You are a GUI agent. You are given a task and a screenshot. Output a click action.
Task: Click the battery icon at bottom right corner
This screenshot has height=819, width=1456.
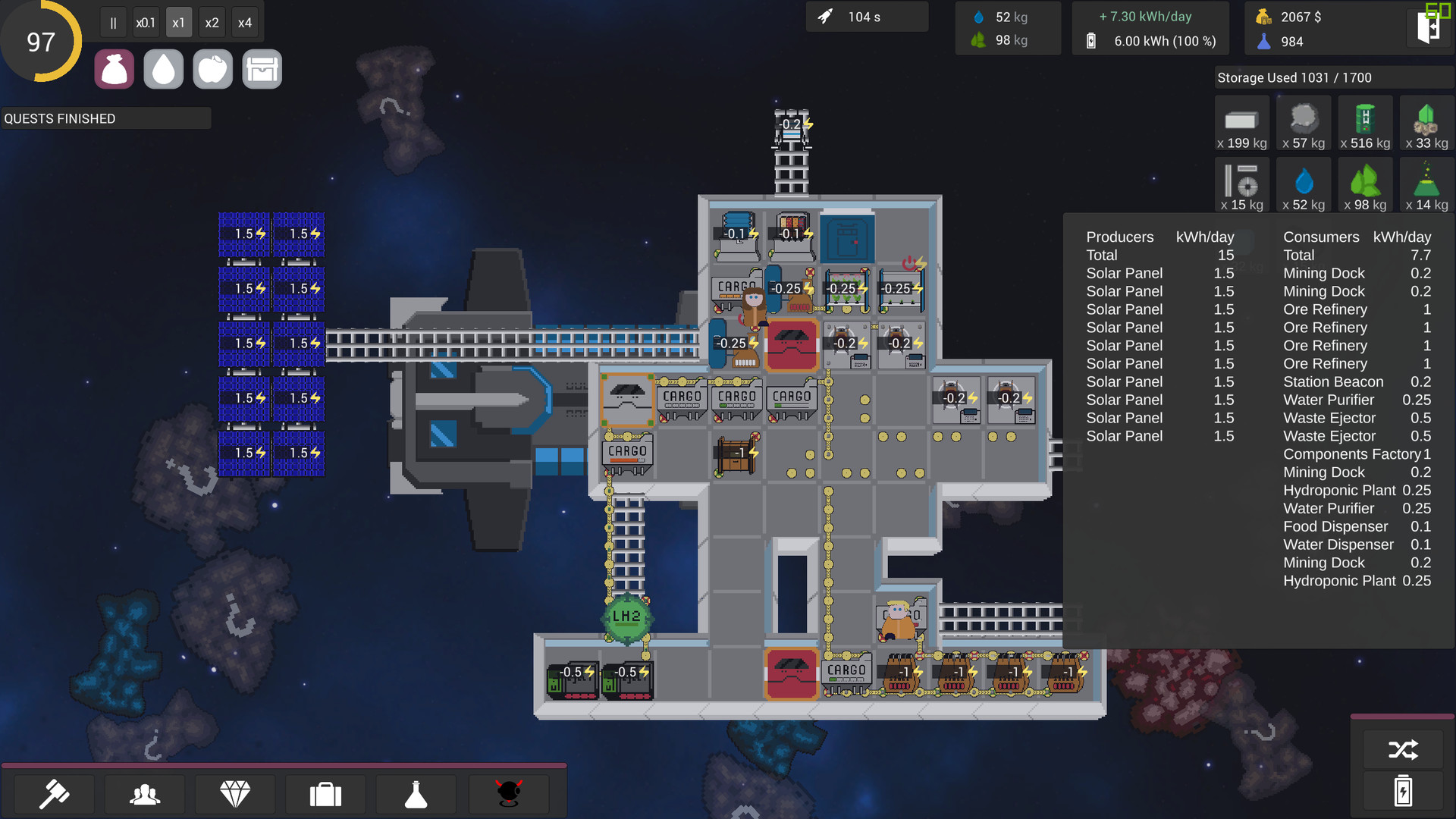[x=1404, y=791]
